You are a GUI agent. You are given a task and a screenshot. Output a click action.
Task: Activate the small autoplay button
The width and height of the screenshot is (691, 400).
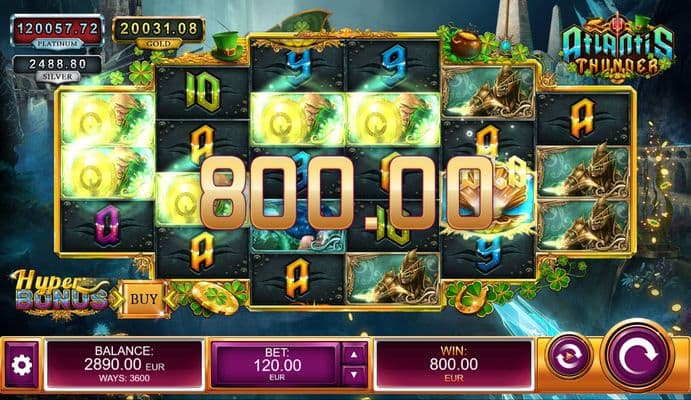568,357
